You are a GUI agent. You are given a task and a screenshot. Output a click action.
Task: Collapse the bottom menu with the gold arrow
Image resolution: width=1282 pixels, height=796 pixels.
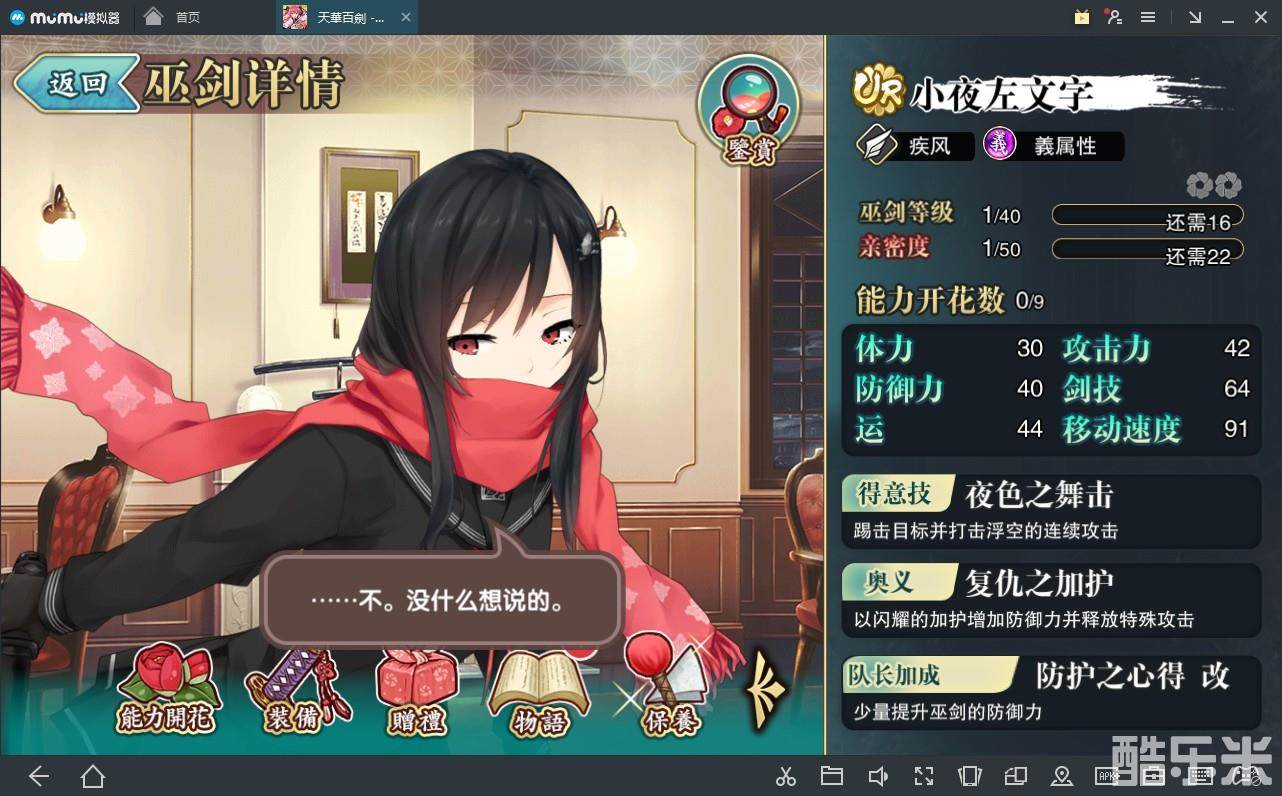(767, 689)
